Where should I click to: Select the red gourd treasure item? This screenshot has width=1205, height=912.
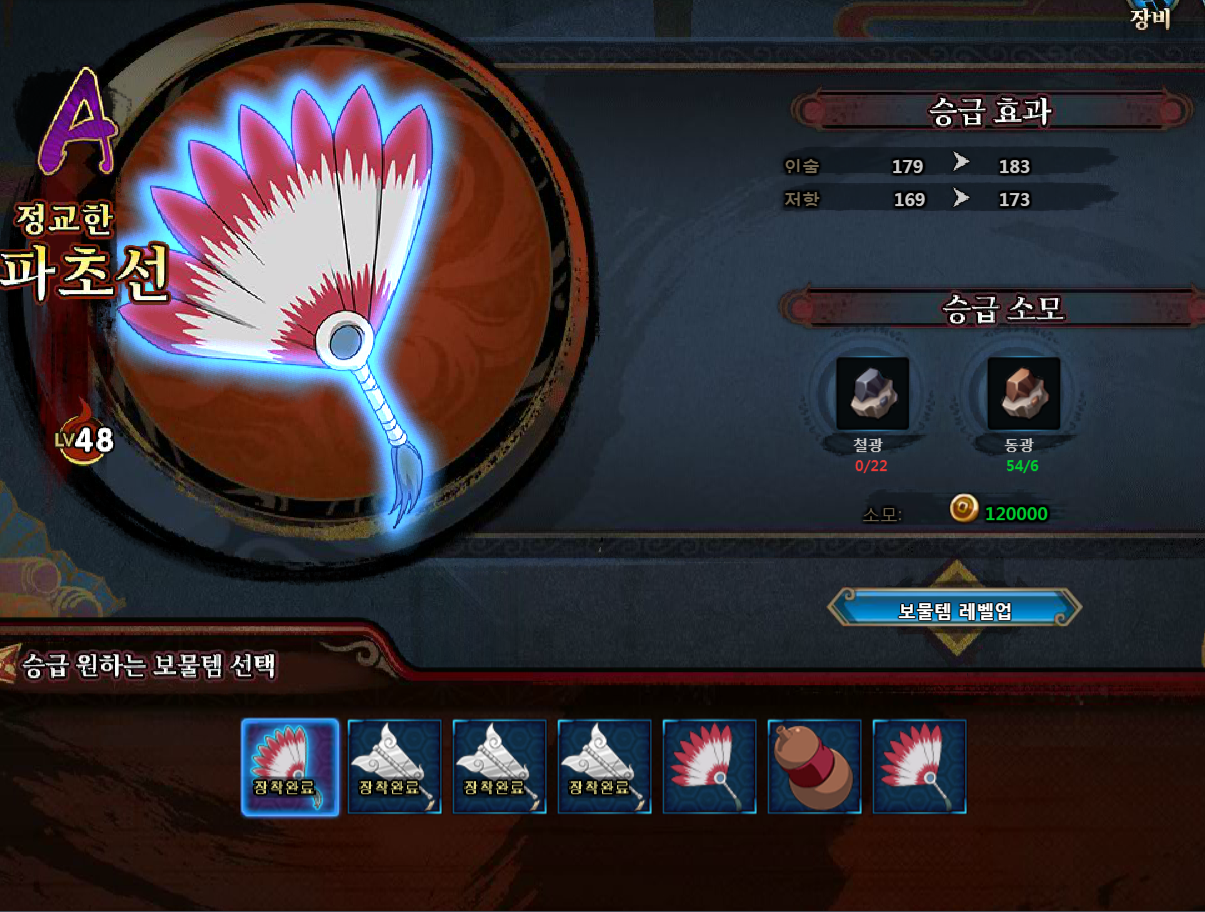point(814,766)
